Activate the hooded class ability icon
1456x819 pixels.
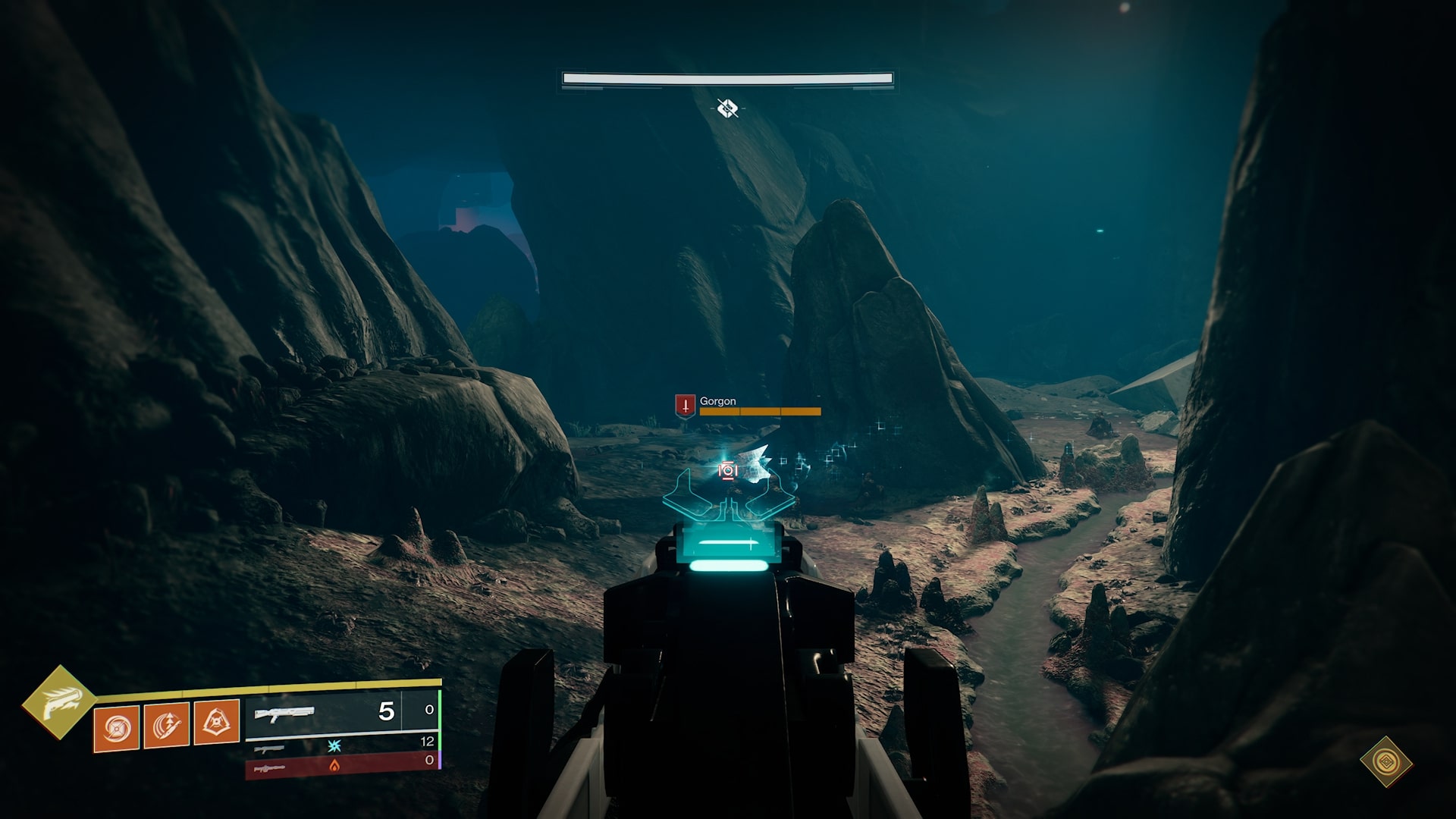217,722
